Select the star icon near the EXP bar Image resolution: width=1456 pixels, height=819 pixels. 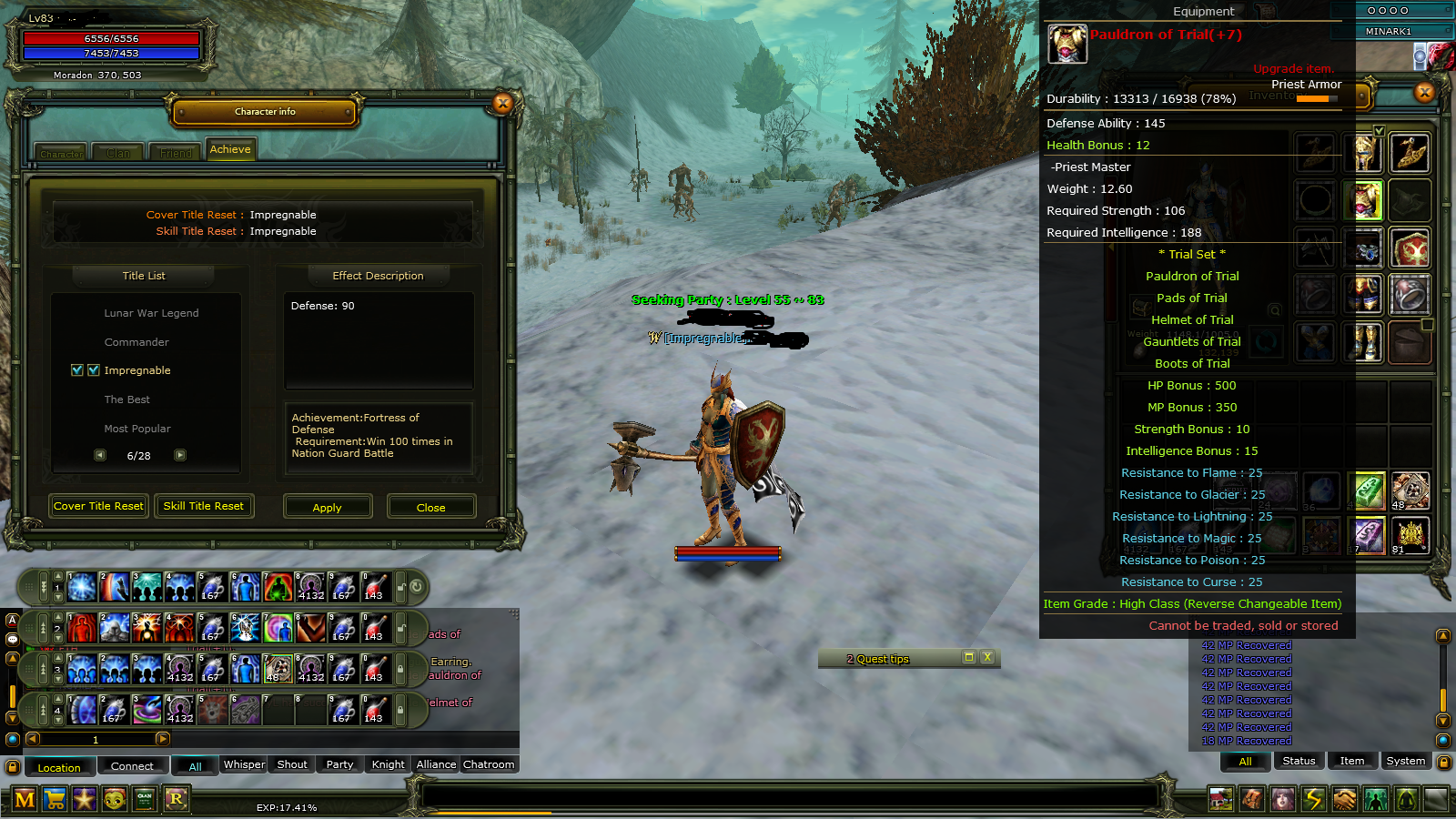[x=85, y=799]
